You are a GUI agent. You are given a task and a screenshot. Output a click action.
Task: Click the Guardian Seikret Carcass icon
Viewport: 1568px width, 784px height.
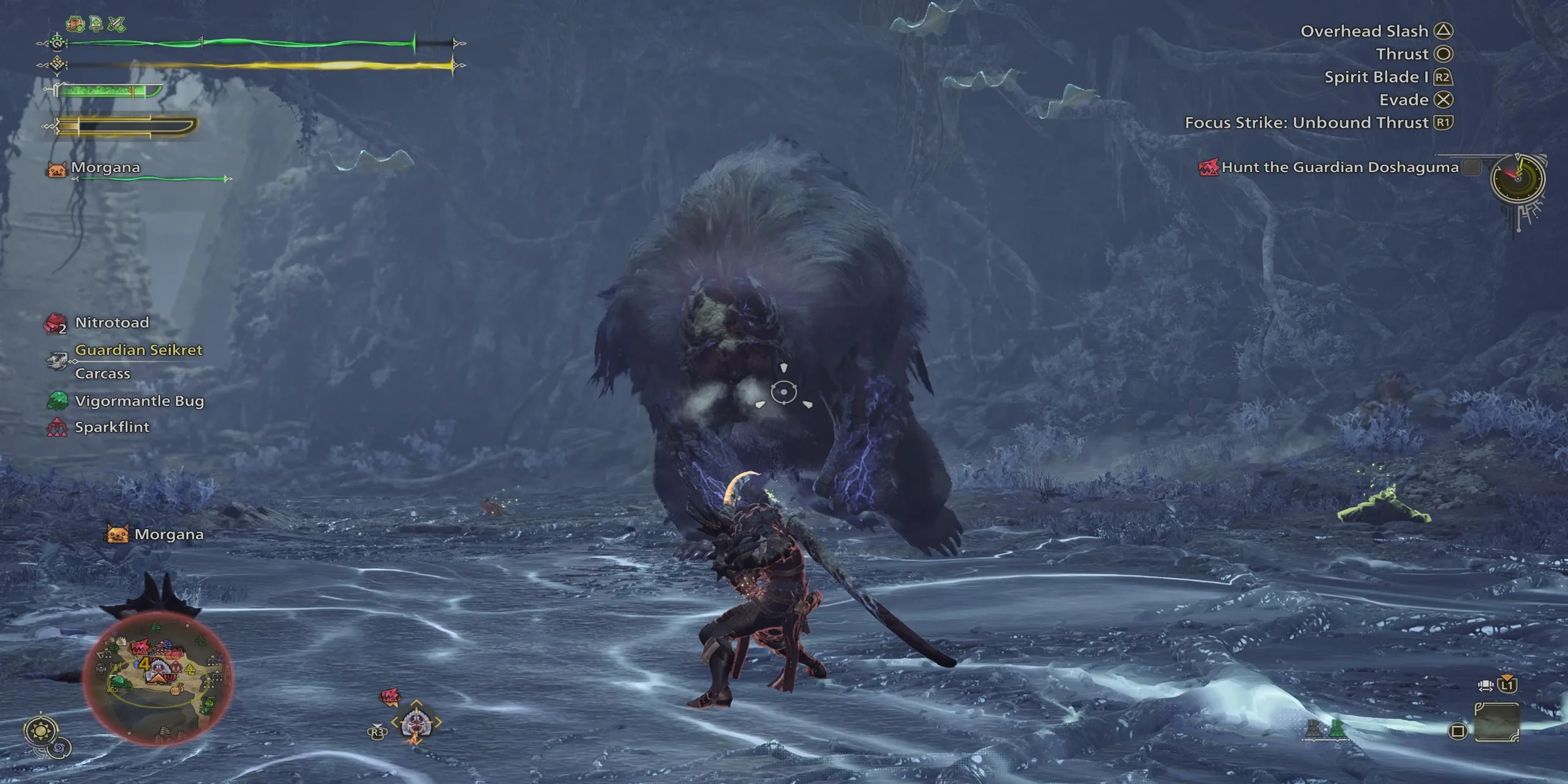point(58,360)
